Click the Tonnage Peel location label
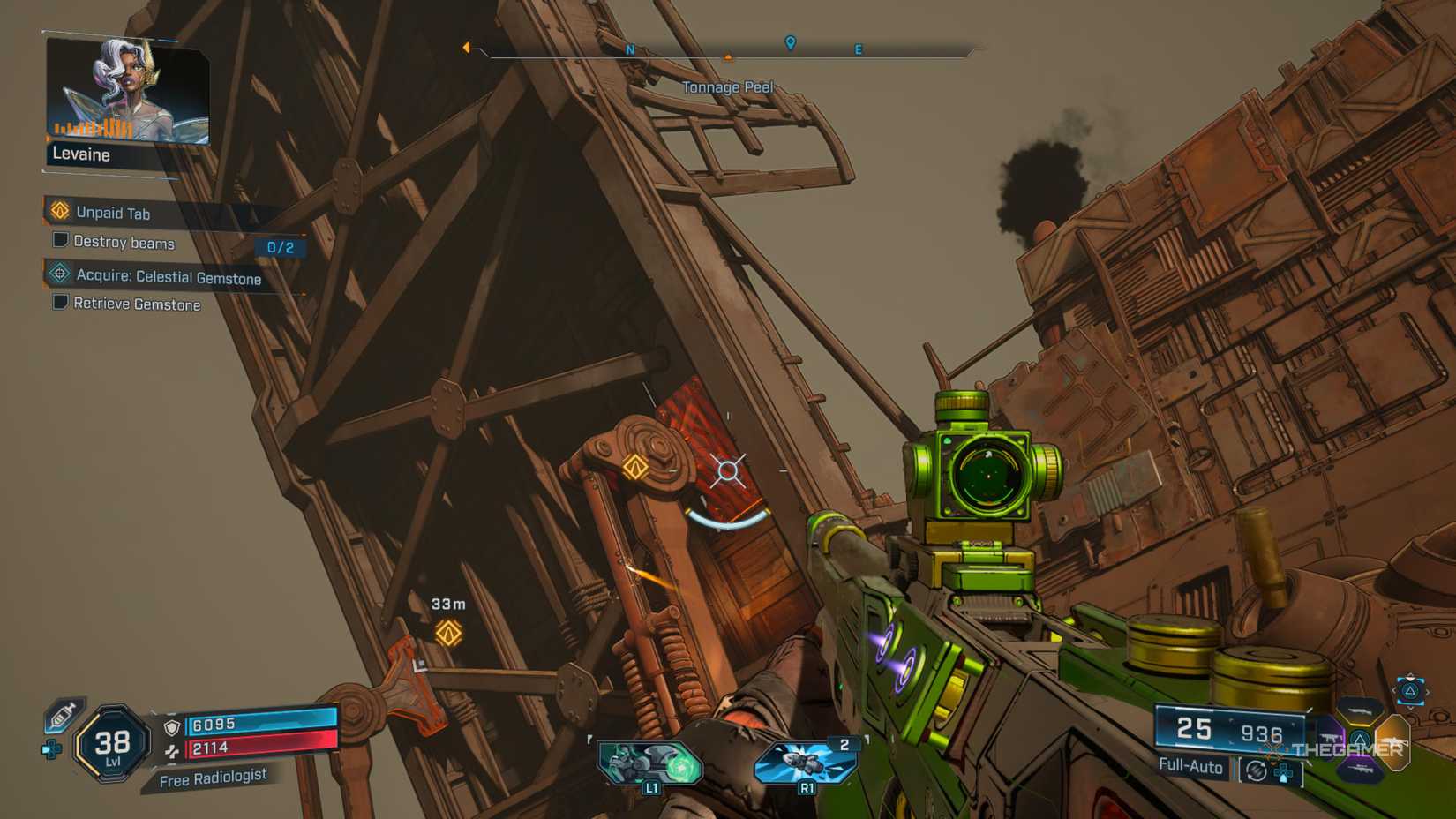Image resolution: width=1456 pixels, height=819 pixels. [726, 86]
